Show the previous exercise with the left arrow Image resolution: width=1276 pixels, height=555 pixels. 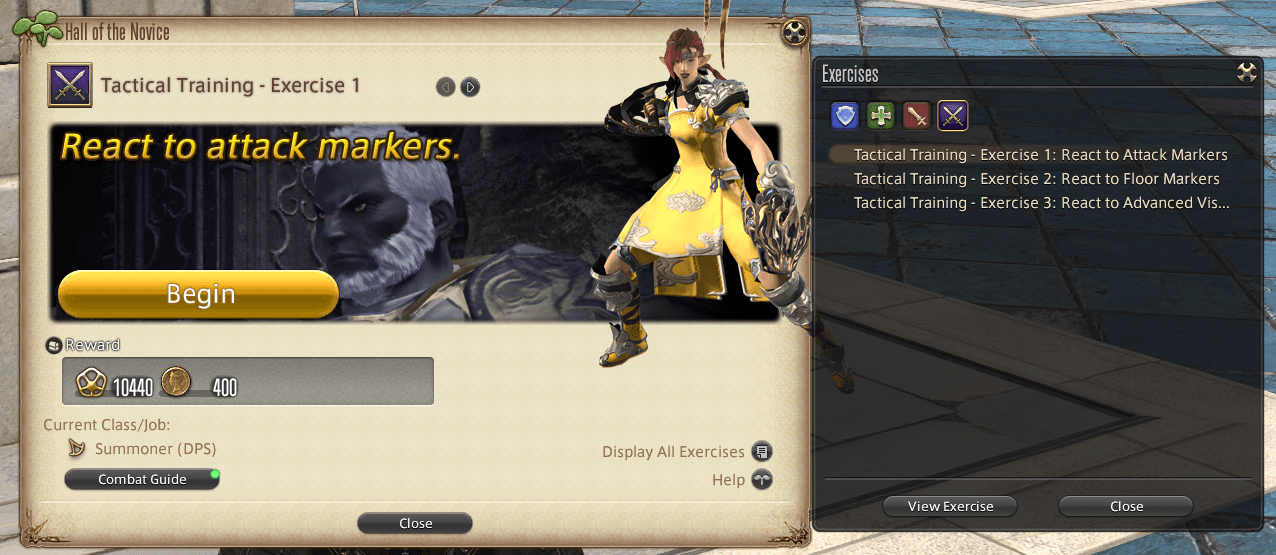446,87
